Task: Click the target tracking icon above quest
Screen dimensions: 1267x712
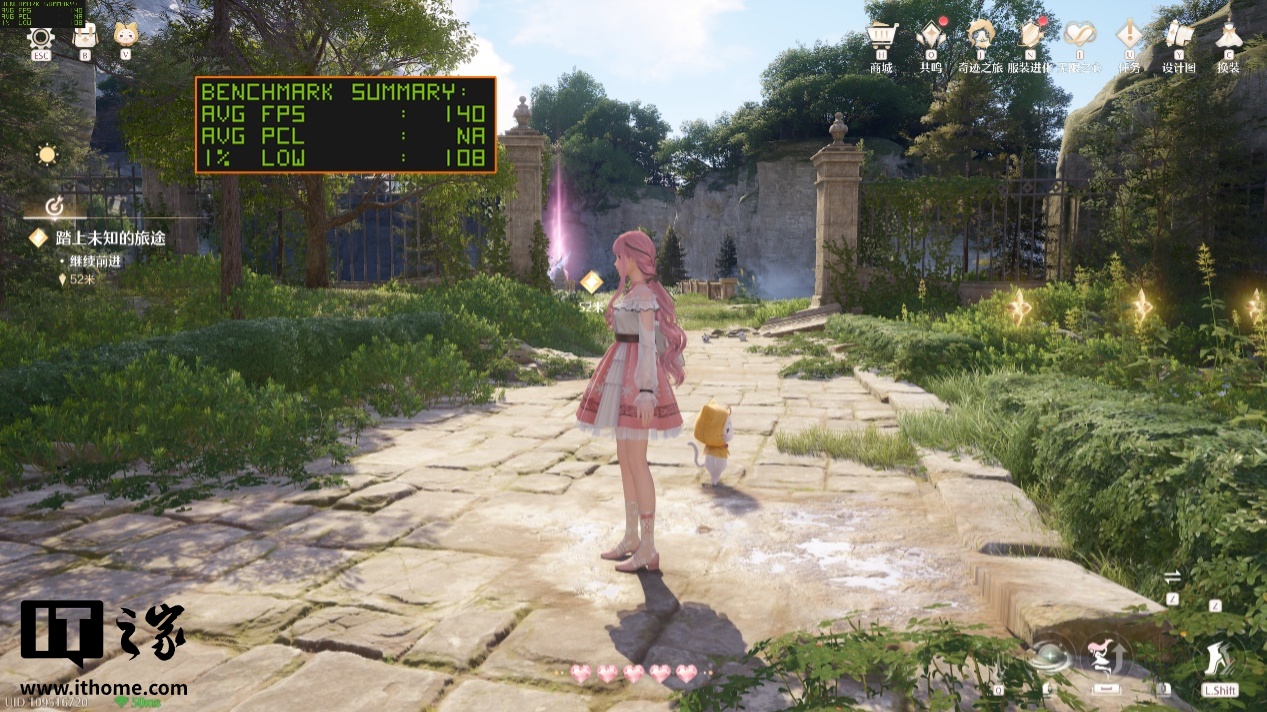Action: (x=56, y=207)
